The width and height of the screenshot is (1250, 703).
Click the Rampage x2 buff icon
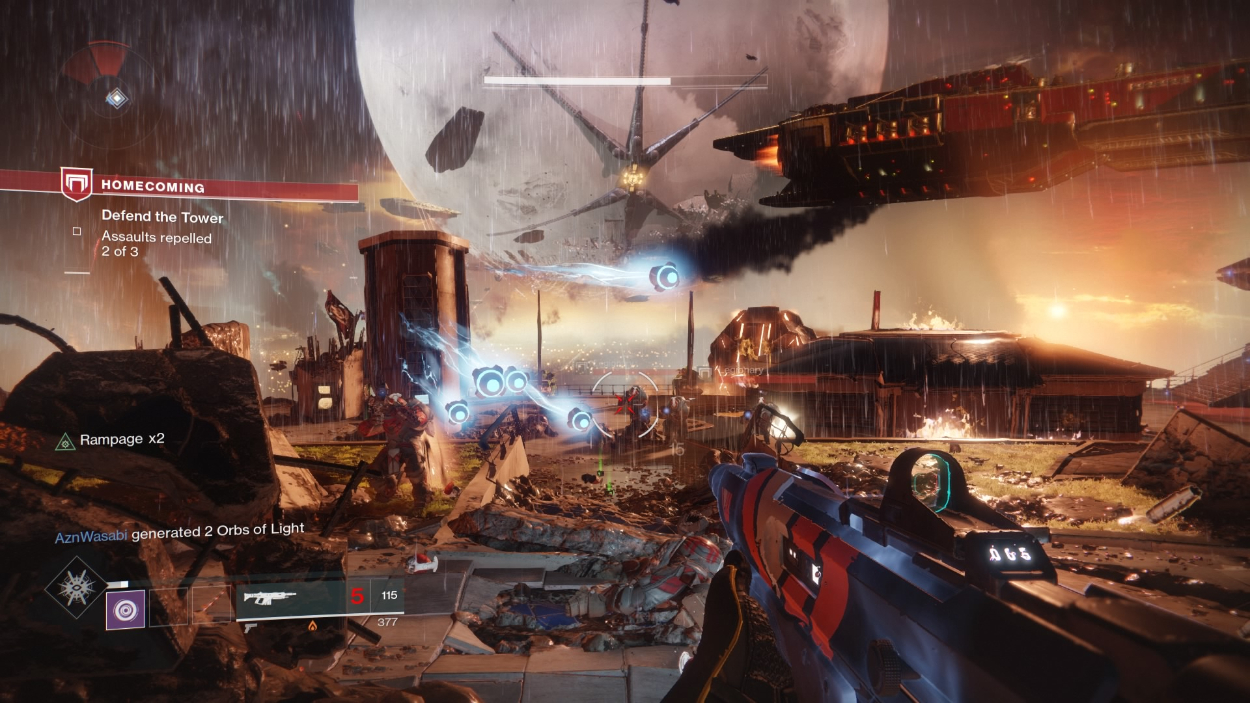coord(66,440)
